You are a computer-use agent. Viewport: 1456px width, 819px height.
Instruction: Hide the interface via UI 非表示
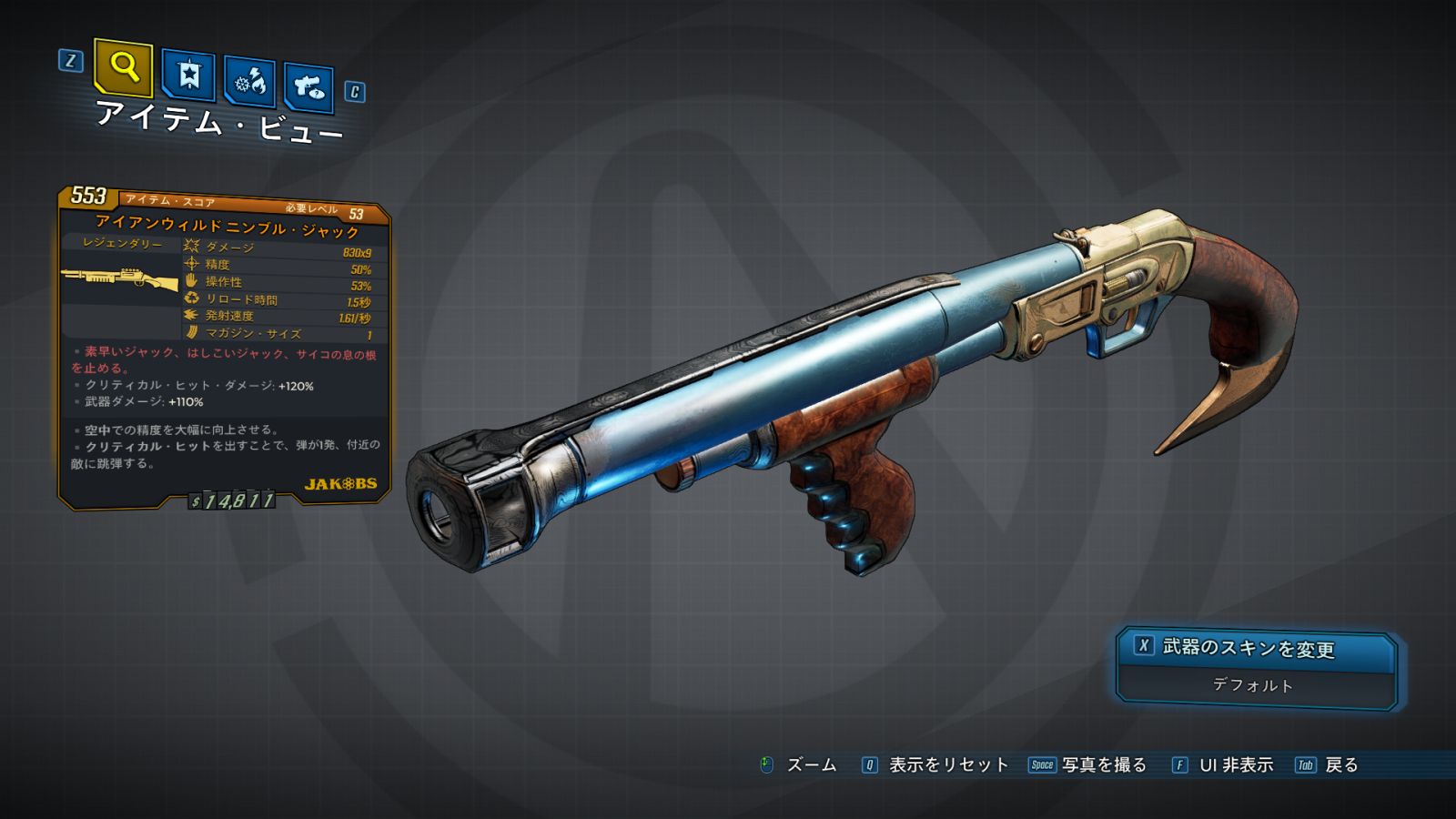(x=1235, y=765)
